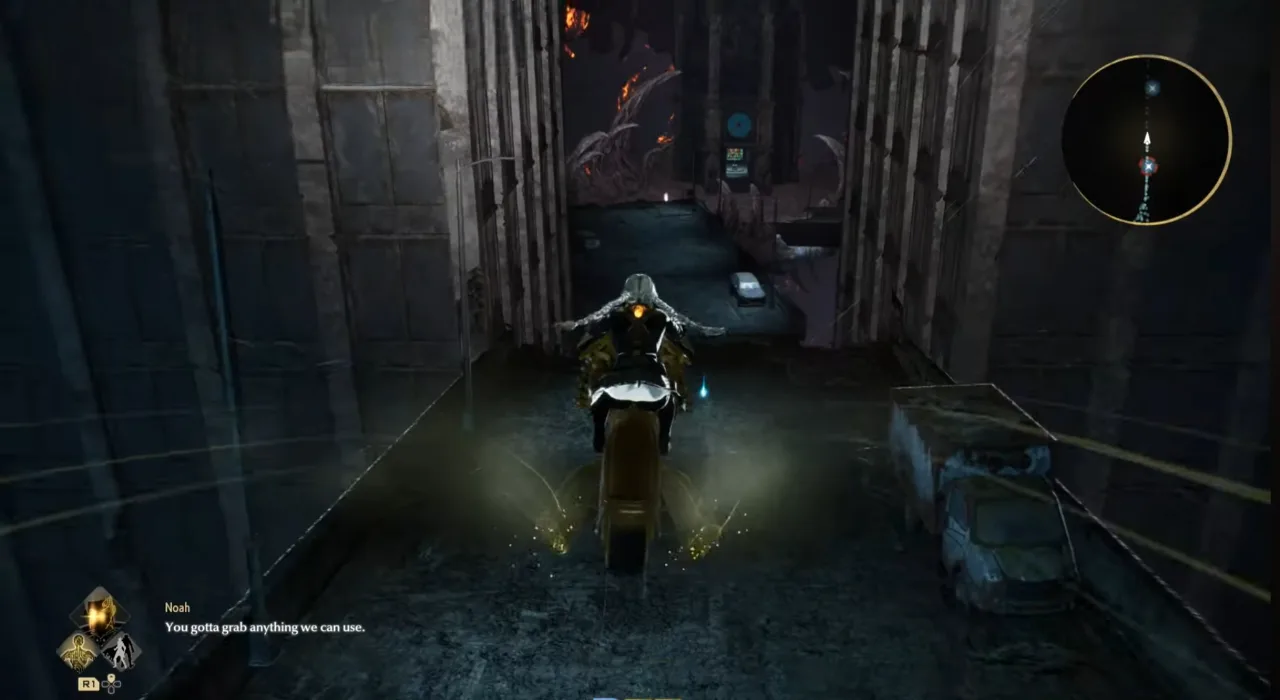This screenshot has width=1280, height=700.
Task: Select the blue marker at the minimap's top
Action: point(1152,88)
